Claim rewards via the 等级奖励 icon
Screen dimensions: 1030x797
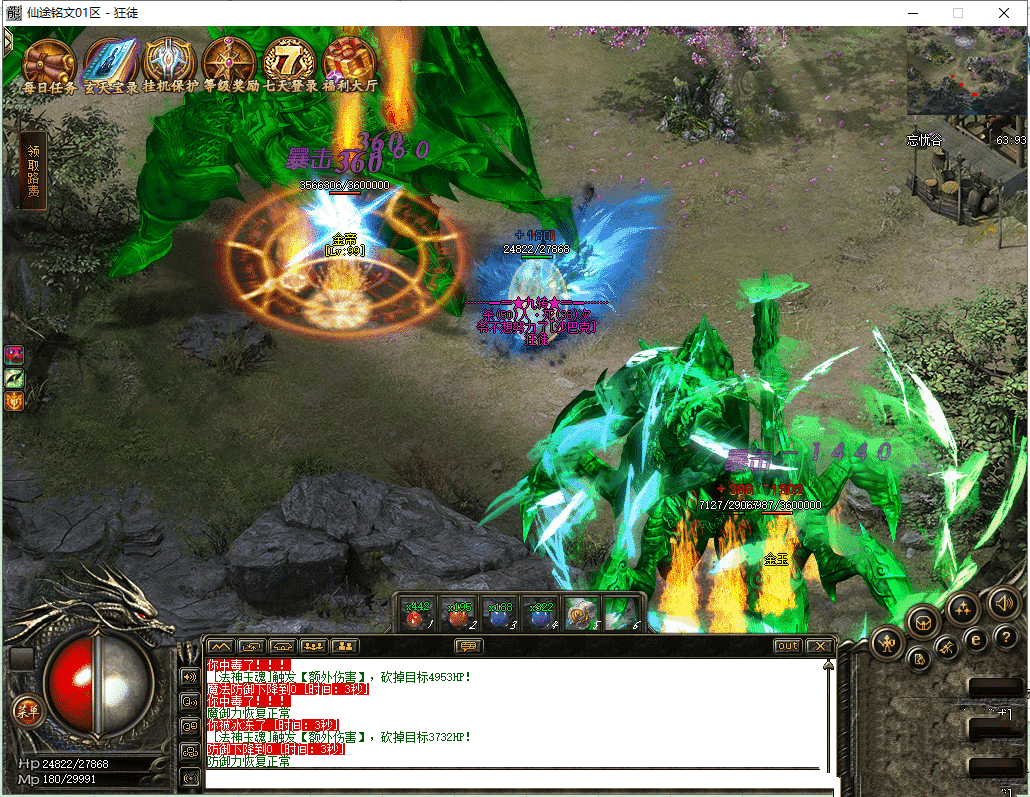coord(230,61)
